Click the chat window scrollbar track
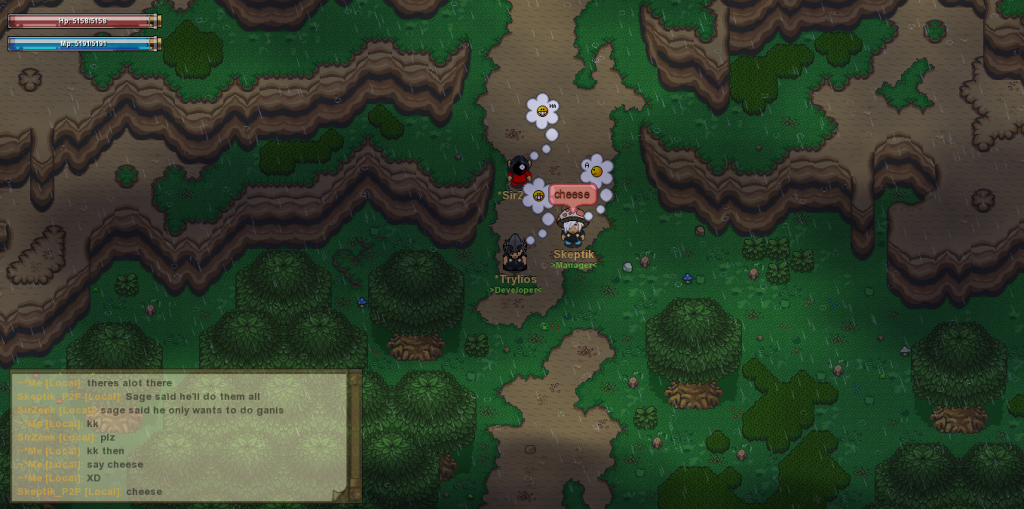Image resolution: width=1024 pixels, height=509 pixels. pyautogui.click(x=354, y=436)
